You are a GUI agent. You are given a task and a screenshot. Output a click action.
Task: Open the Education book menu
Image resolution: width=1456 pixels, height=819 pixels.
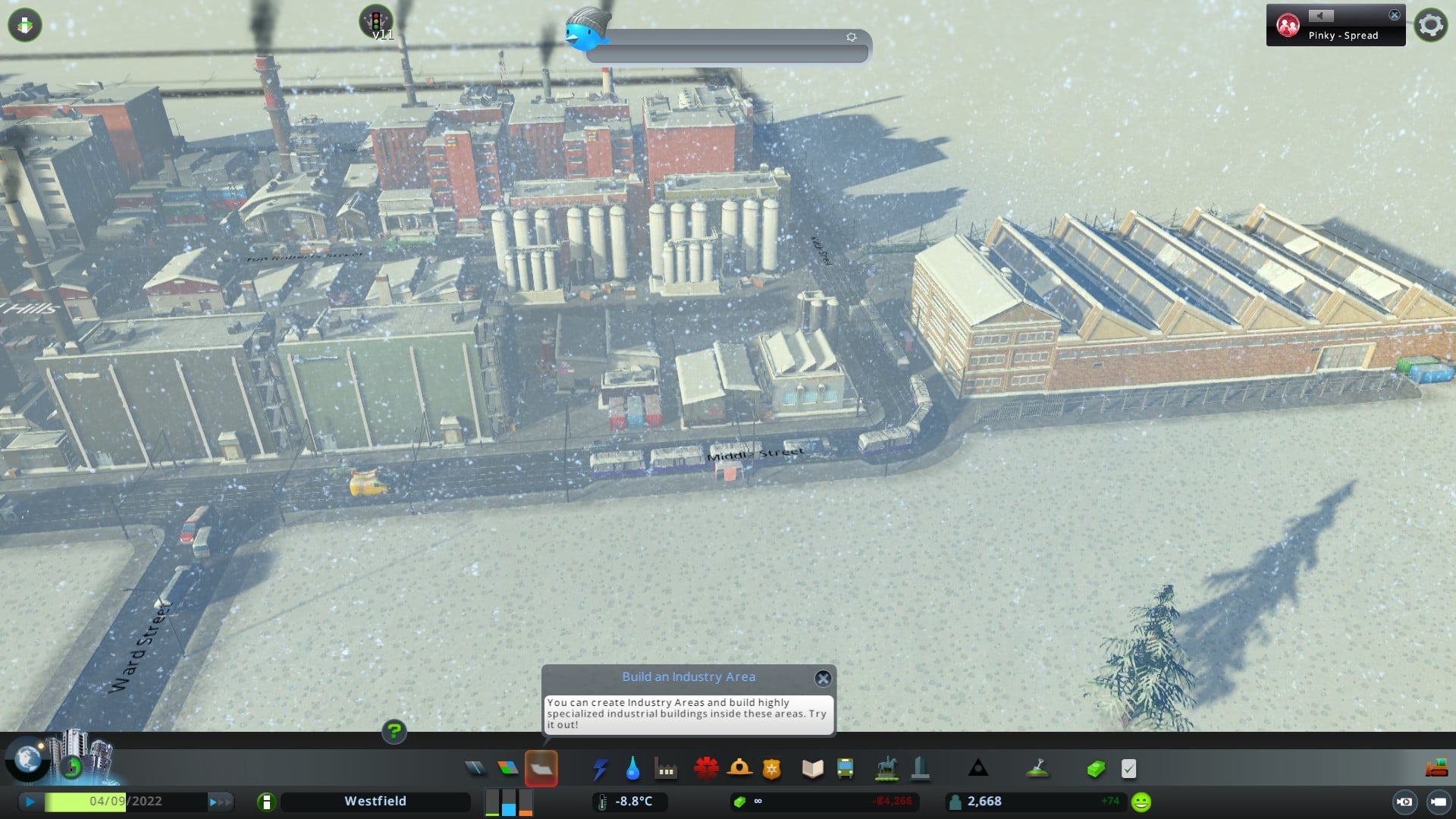pyautogui.click(x=812, y=769)
